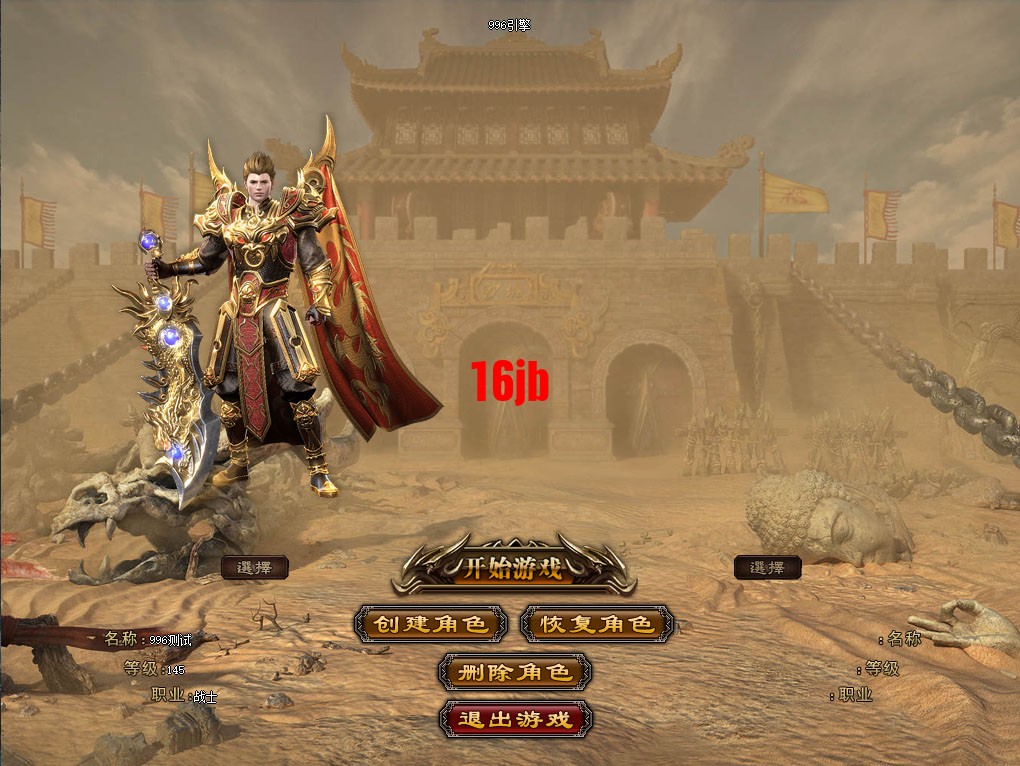Exit the game via 退出游戏
1020x766 pixels.
click(x=514, y=719)
